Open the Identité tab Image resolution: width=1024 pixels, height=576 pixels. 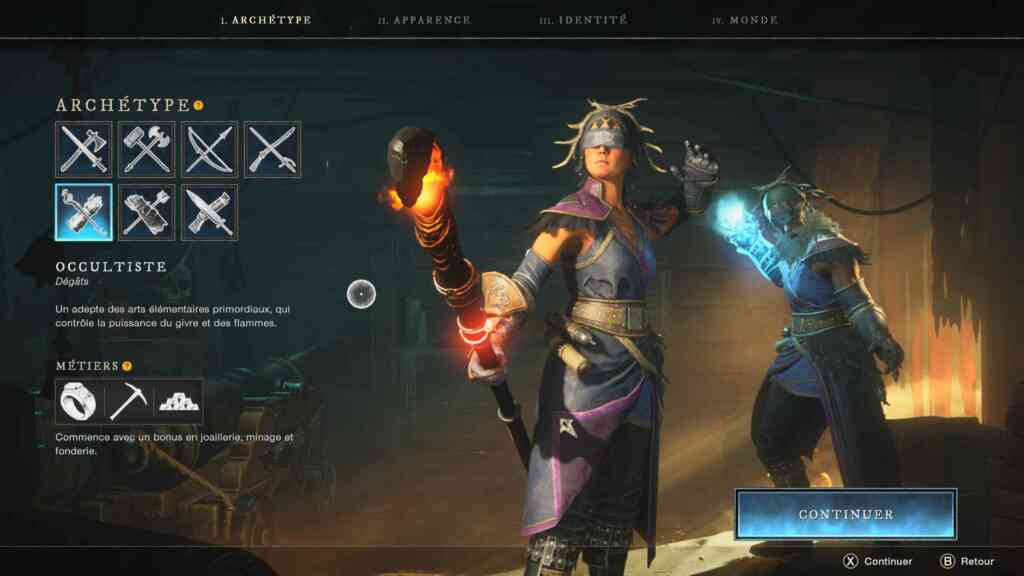point(583,20)
